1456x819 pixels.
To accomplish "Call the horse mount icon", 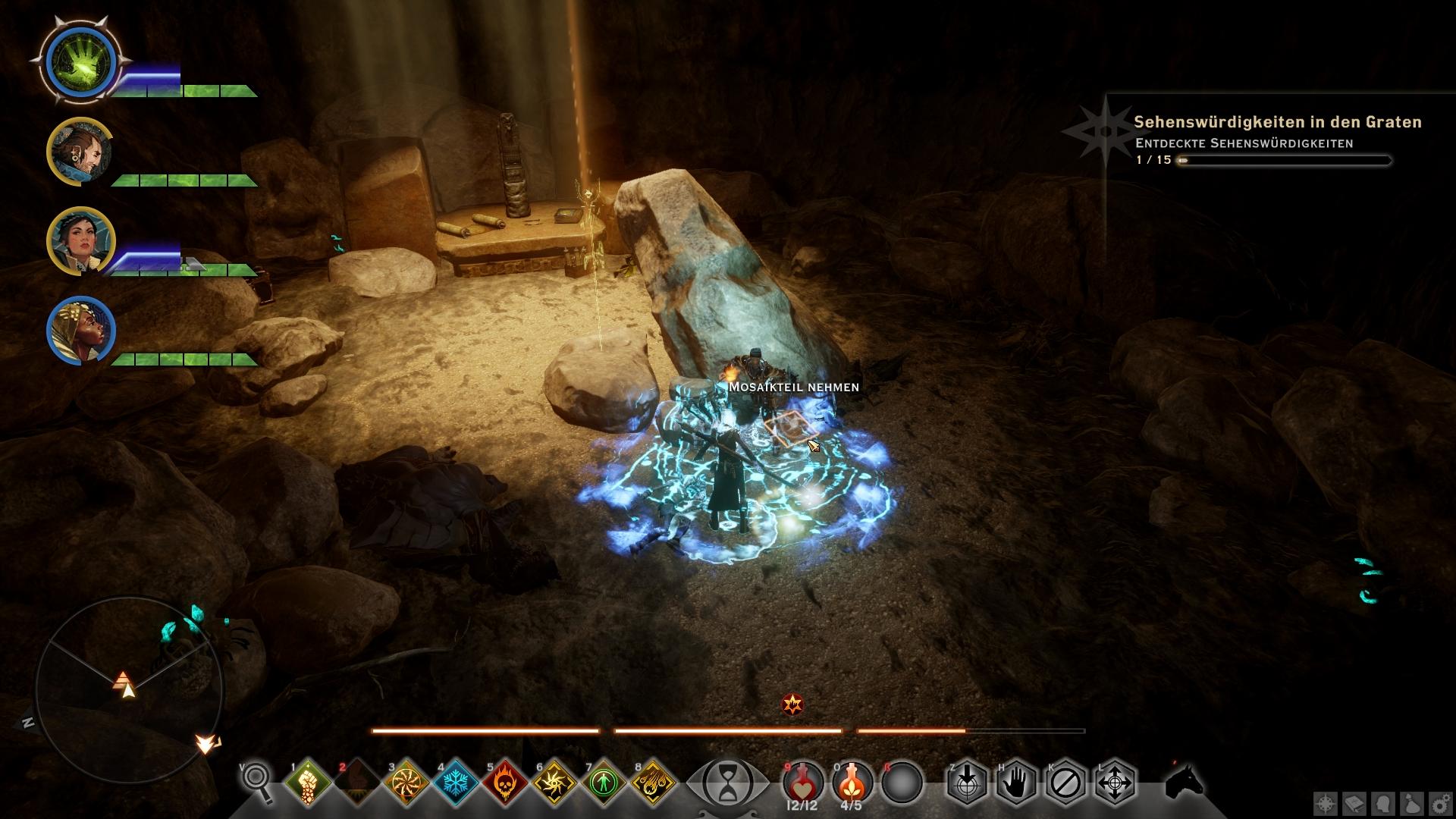I will [1184, 780].
